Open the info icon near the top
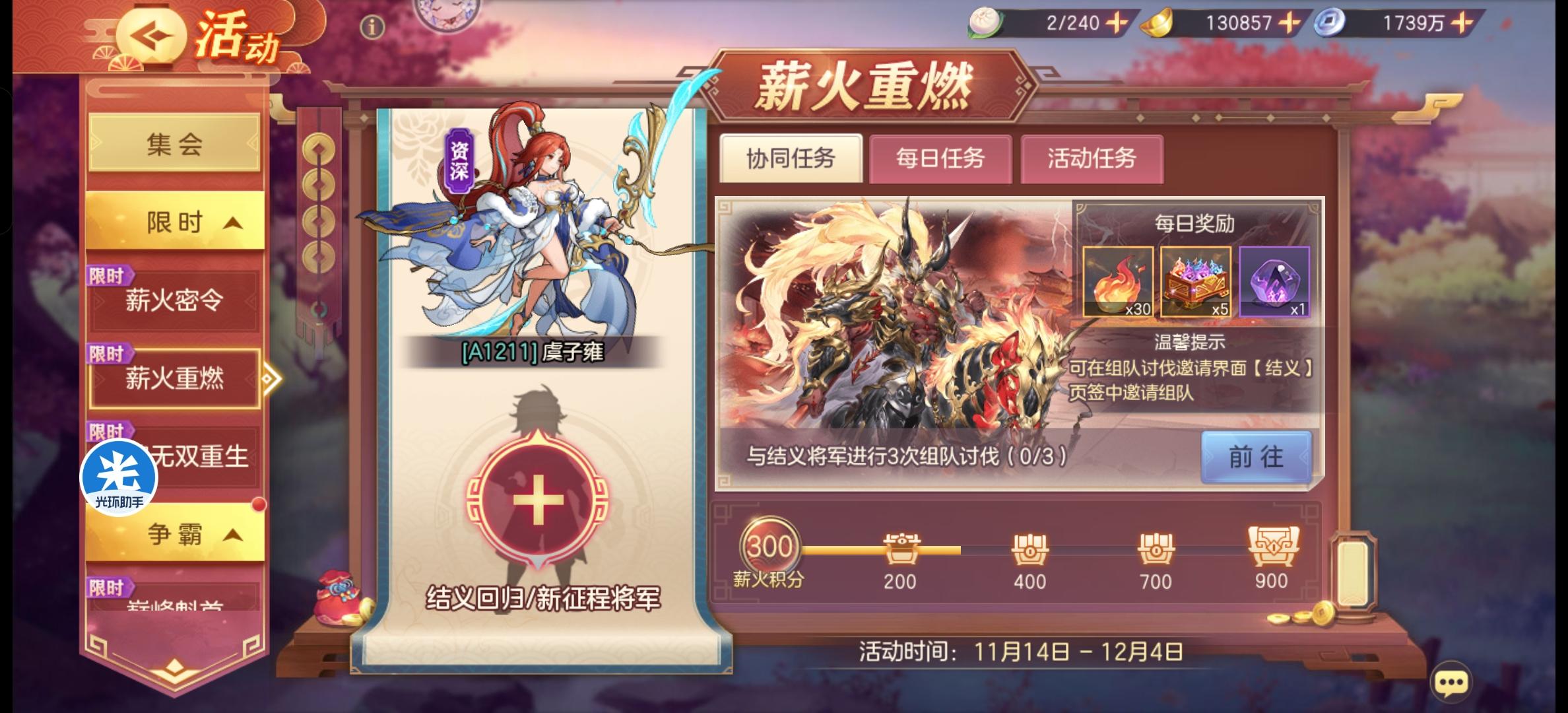The image size is (1568, 713). click(x=372, y=27)
